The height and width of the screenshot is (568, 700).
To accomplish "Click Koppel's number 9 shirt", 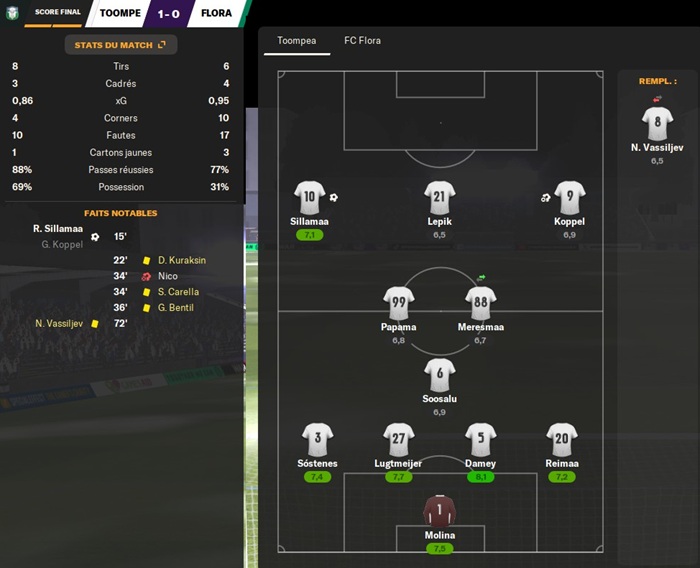I will (x=569, y=197).
